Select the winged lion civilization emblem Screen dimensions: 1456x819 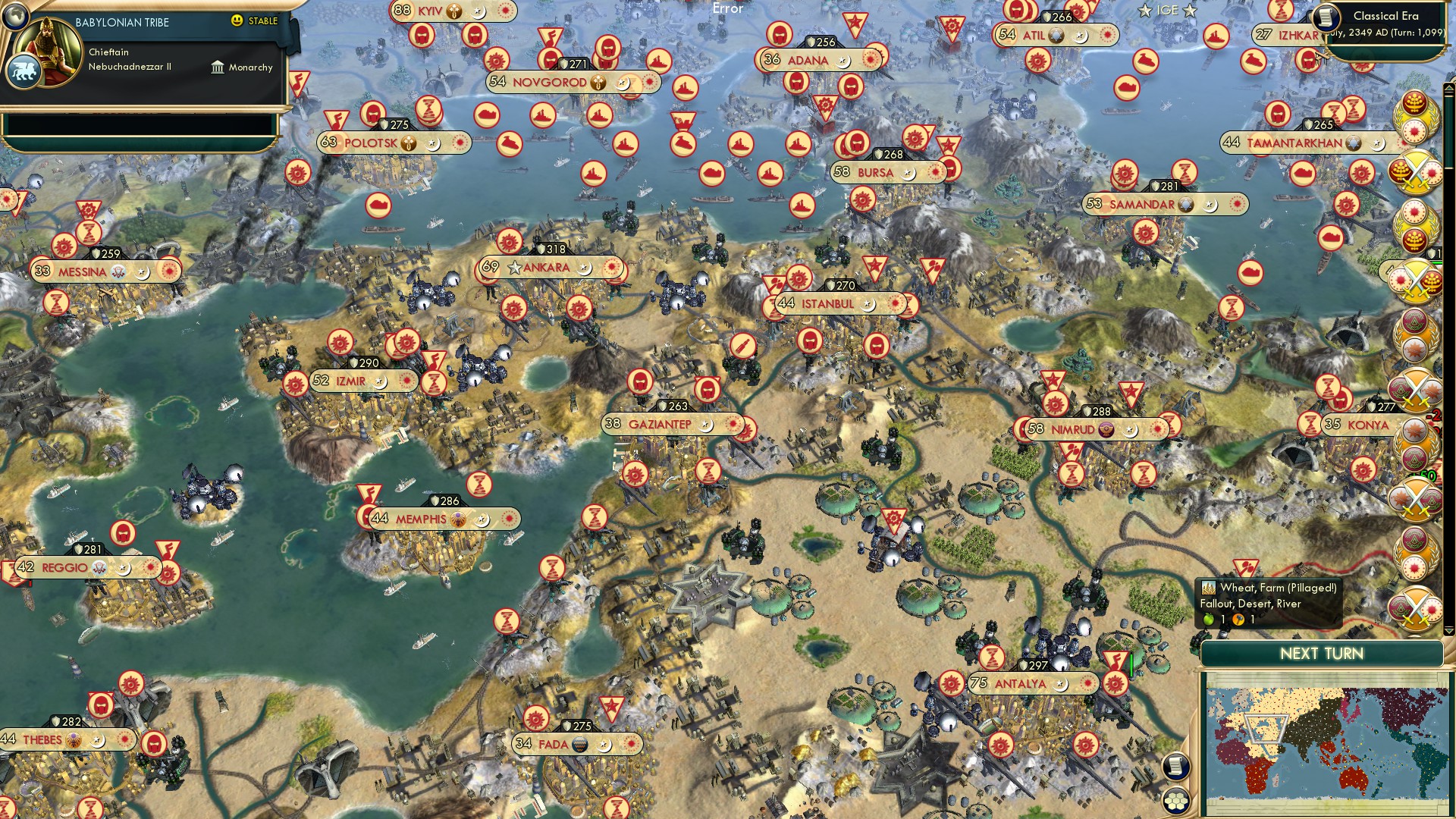click(25, 71)
